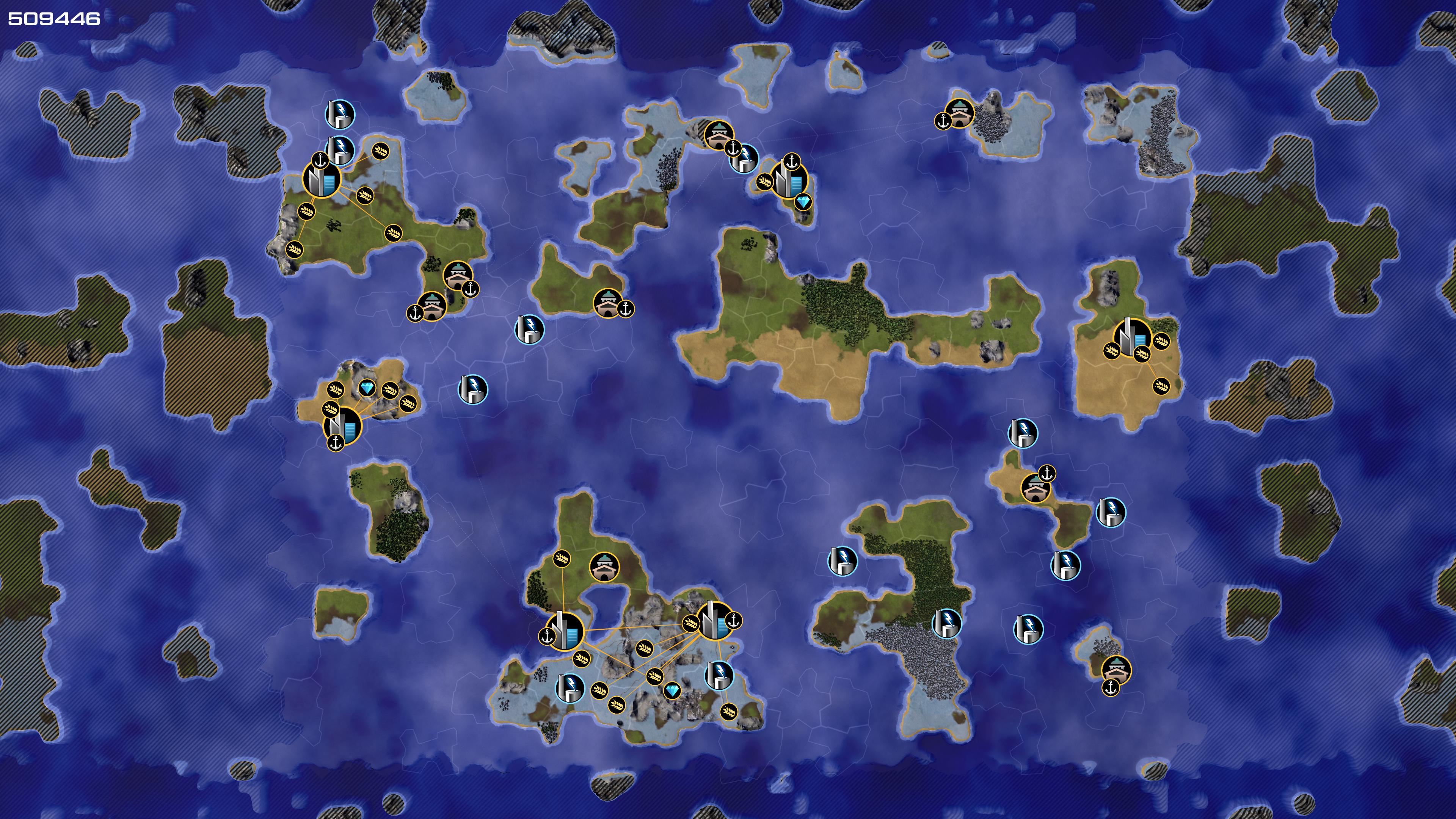Select the domed outpost marker without an anchor badge
This screenshot has width=1456, height=819.
click(x=604, y=566)
